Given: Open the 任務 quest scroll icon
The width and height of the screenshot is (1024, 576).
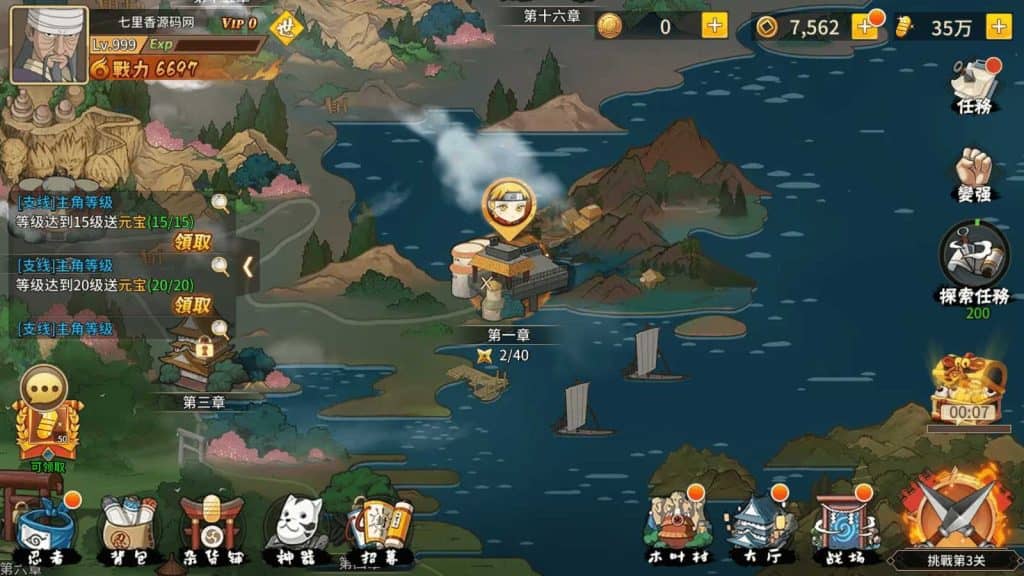Looking at the screenshot, I should (x=974, y=84).
